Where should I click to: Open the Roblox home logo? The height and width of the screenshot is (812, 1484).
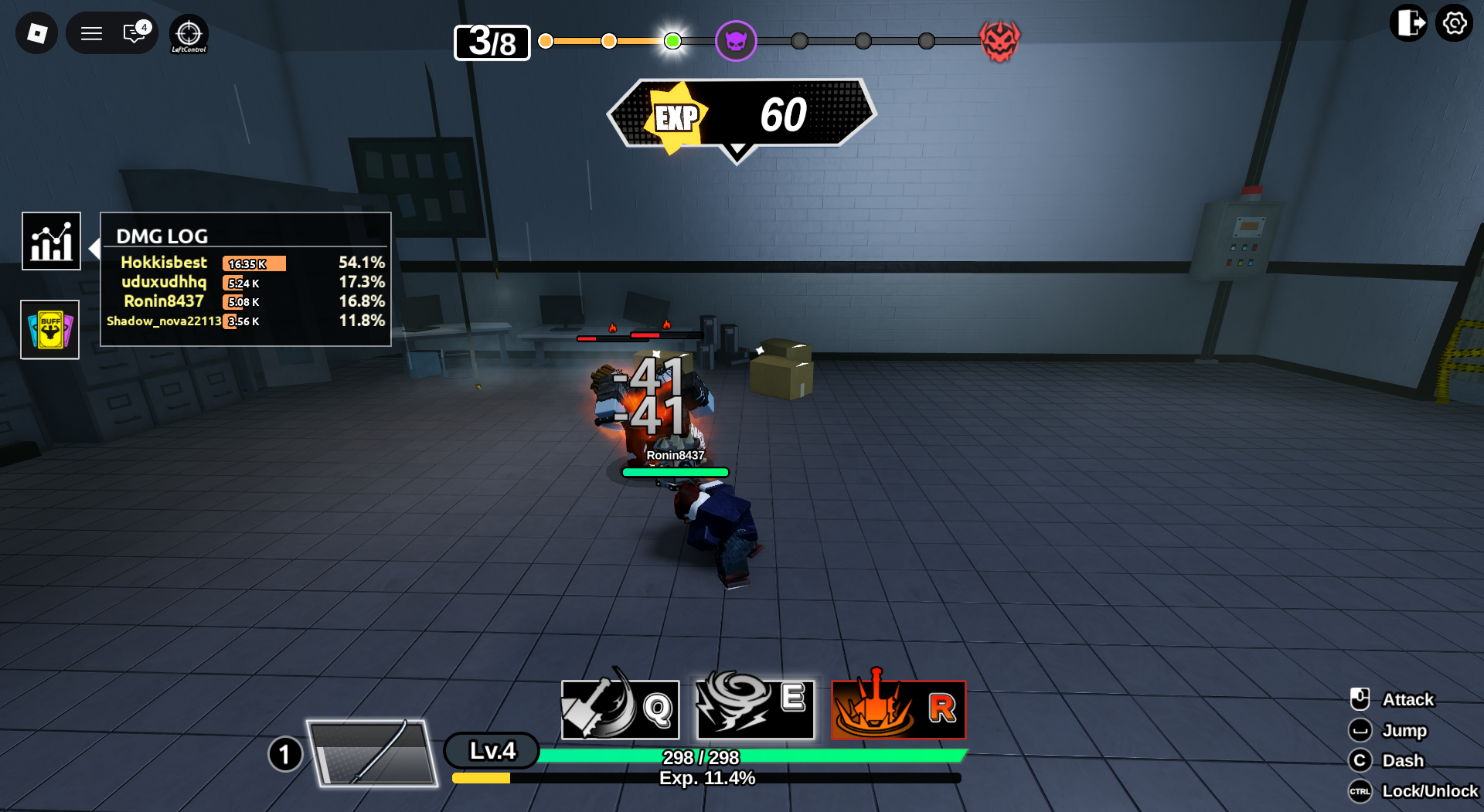pos(36,33)
